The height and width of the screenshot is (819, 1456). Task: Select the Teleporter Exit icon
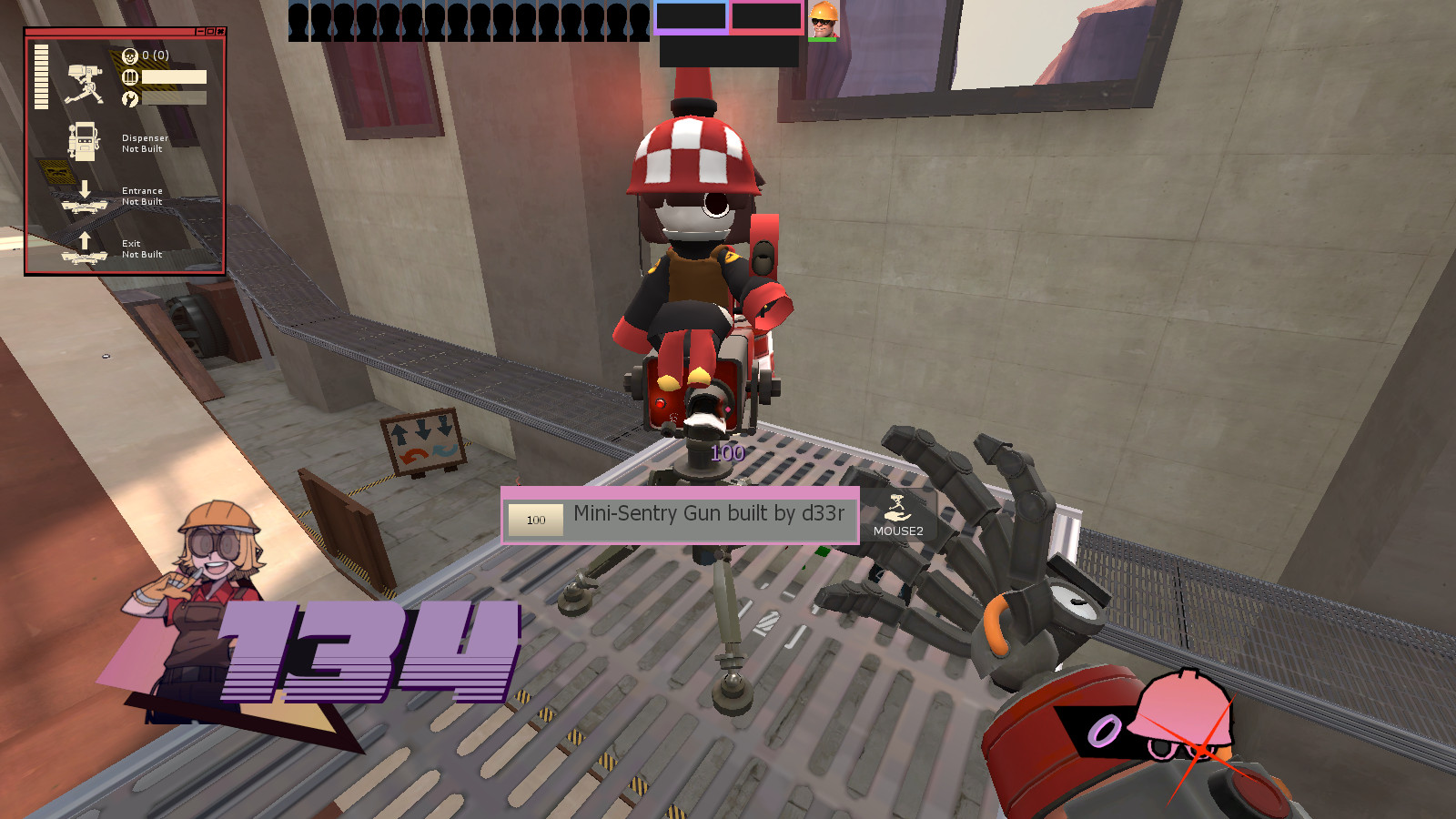(x=84, y=256)
